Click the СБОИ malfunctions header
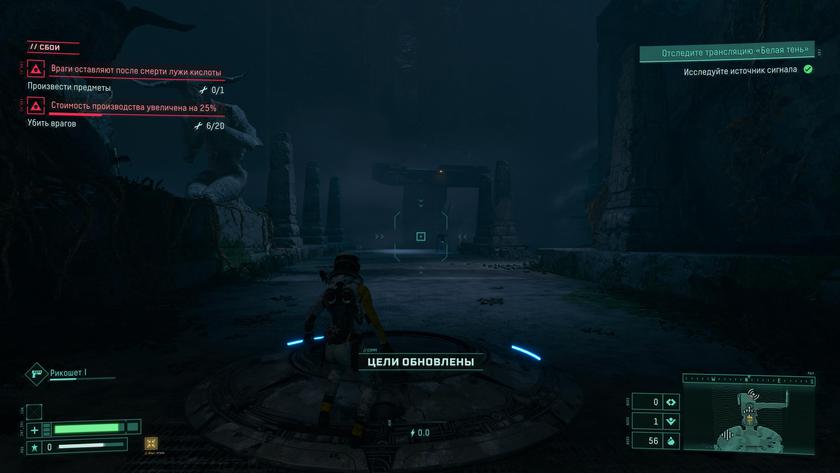This screenshot has height=473, width=840. [x=47, y=47]
